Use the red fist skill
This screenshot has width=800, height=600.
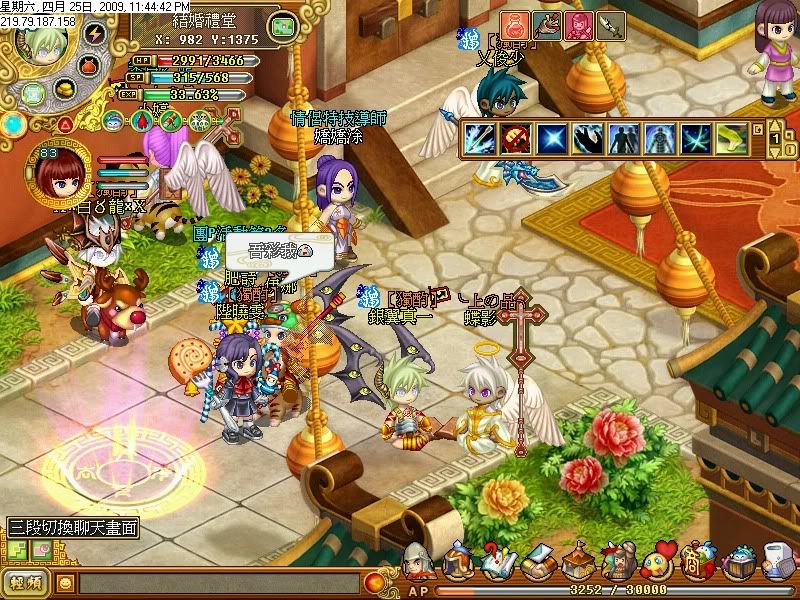tap(517, 139)
